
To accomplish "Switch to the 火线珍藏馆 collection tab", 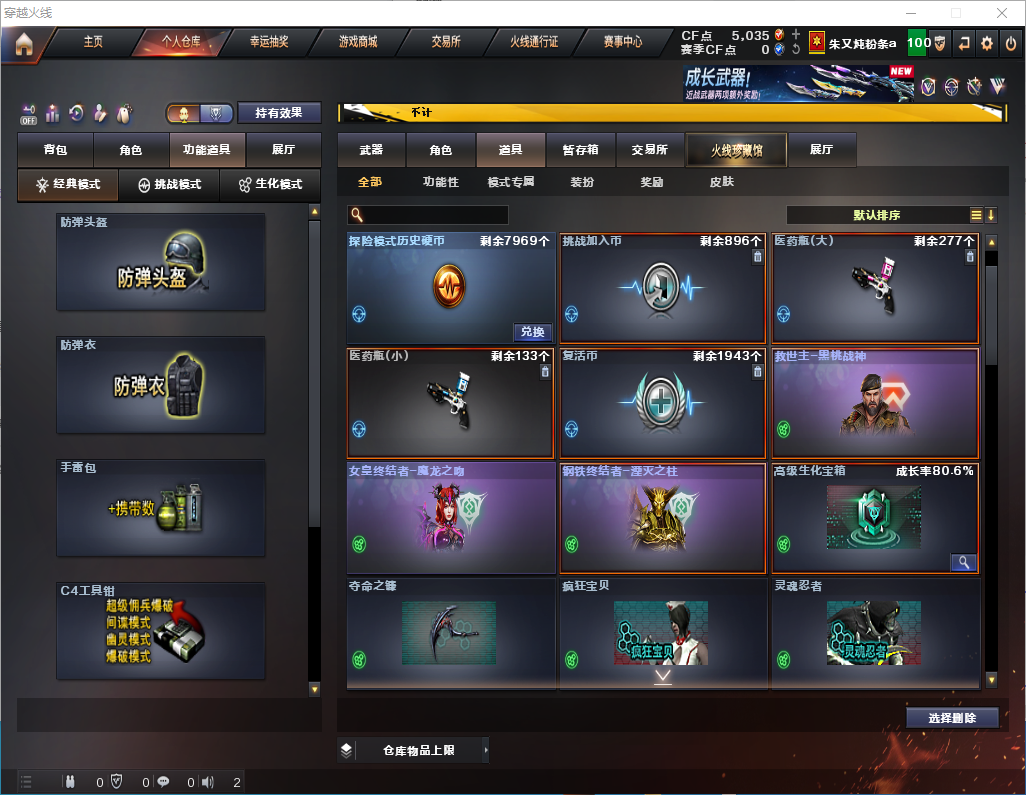I will 736,150.
